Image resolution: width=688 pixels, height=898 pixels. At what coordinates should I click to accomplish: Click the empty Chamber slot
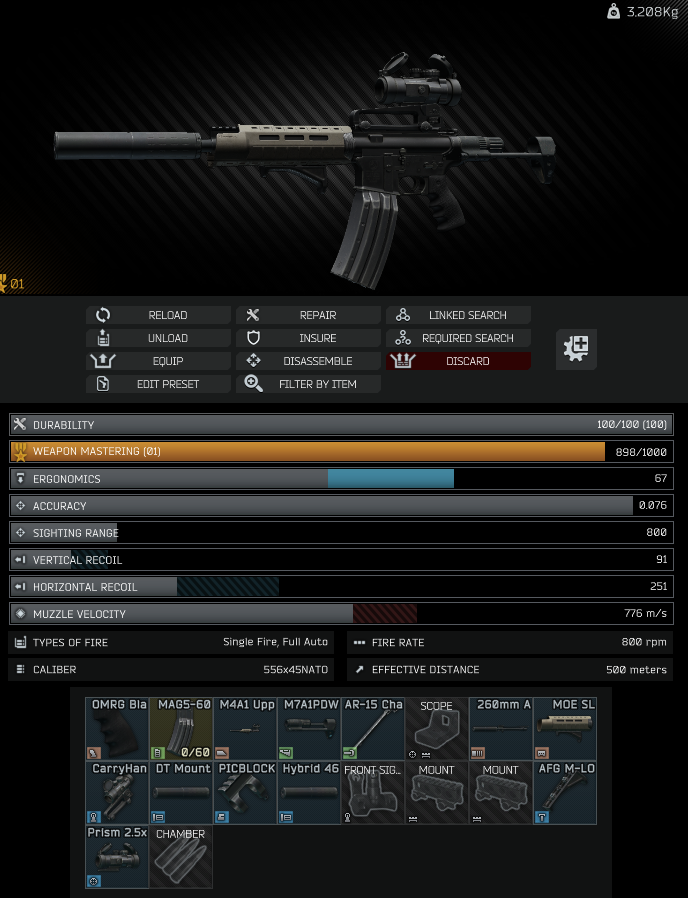pyautogui.click(x=181, y=857)
